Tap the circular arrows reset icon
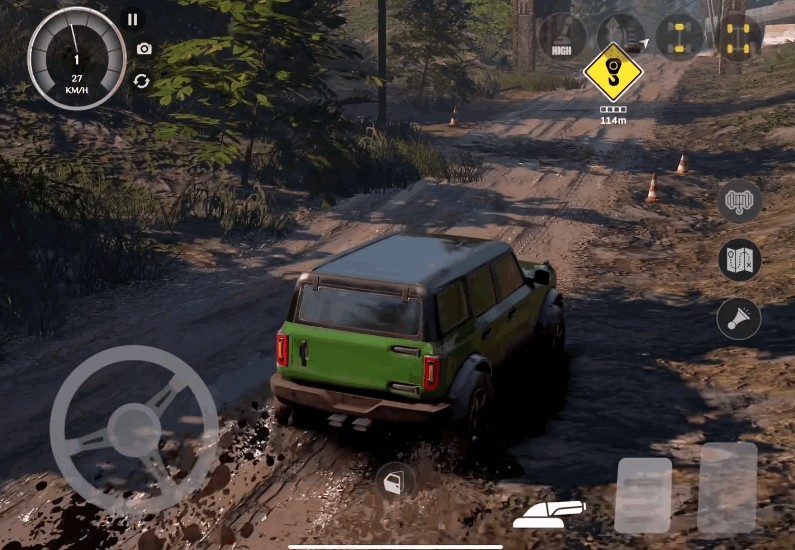This screenshot has height=550, width=795. pos(142,81)
